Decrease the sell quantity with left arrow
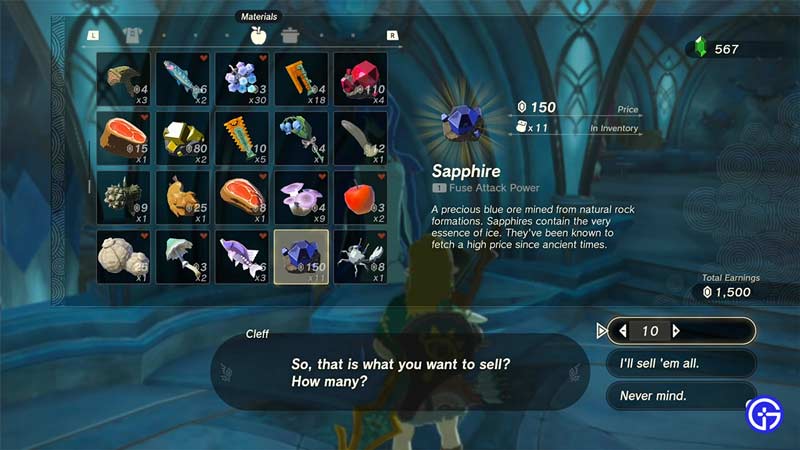The width and height of the screenshot is (800, 450). tap(623, 331)
